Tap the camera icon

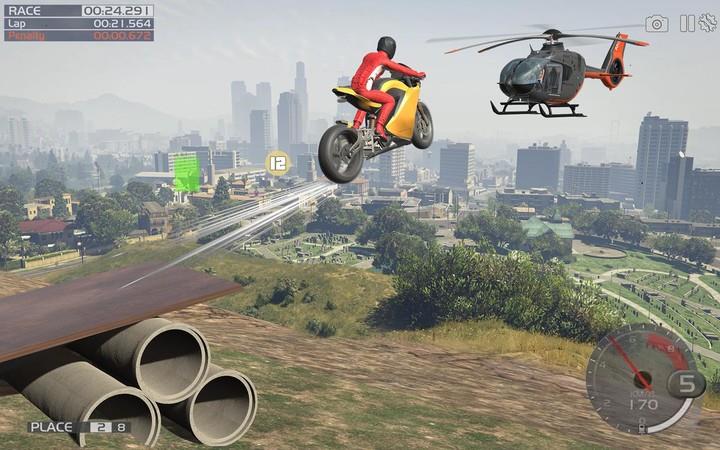(x=656, y=23)
